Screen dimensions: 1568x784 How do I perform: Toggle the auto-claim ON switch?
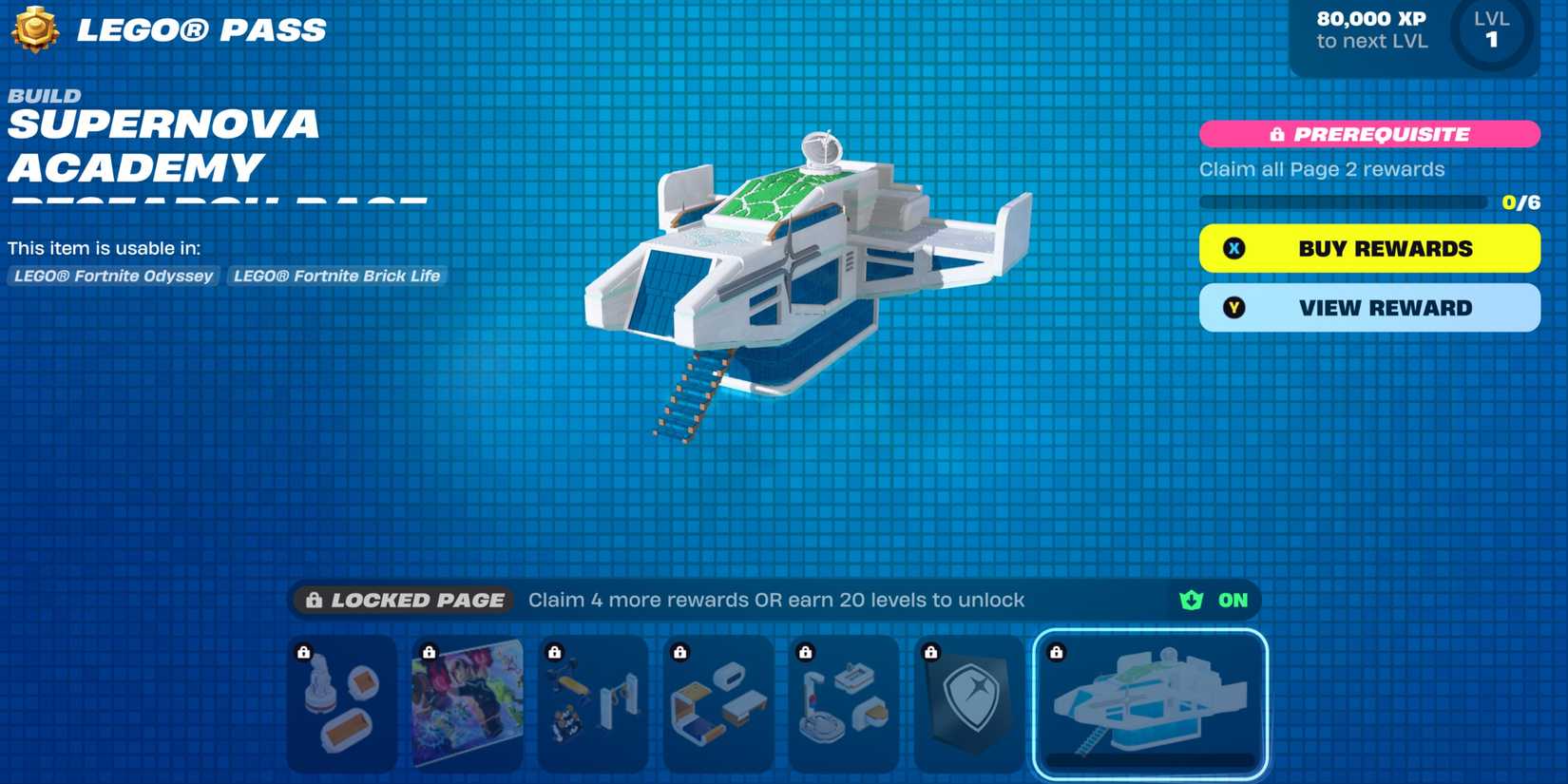[1232, 600]
